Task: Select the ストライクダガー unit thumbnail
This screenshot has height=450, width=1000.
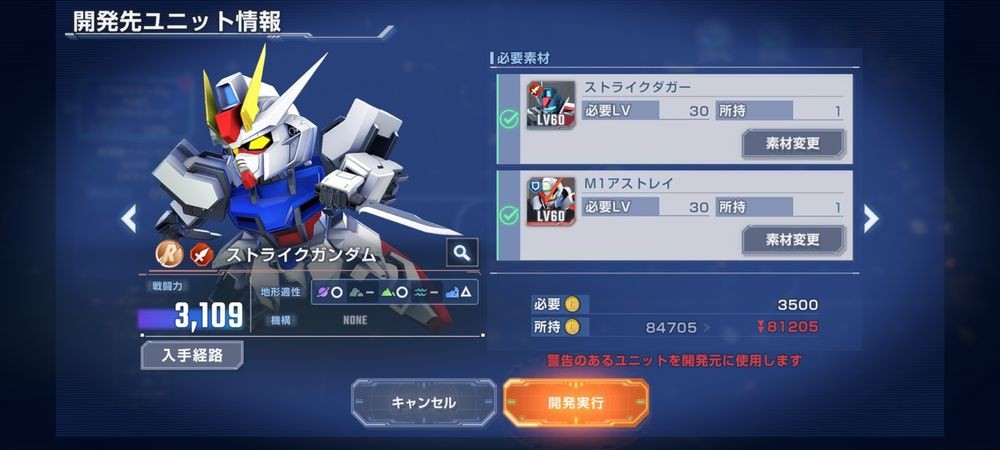Action: point(551,105)
